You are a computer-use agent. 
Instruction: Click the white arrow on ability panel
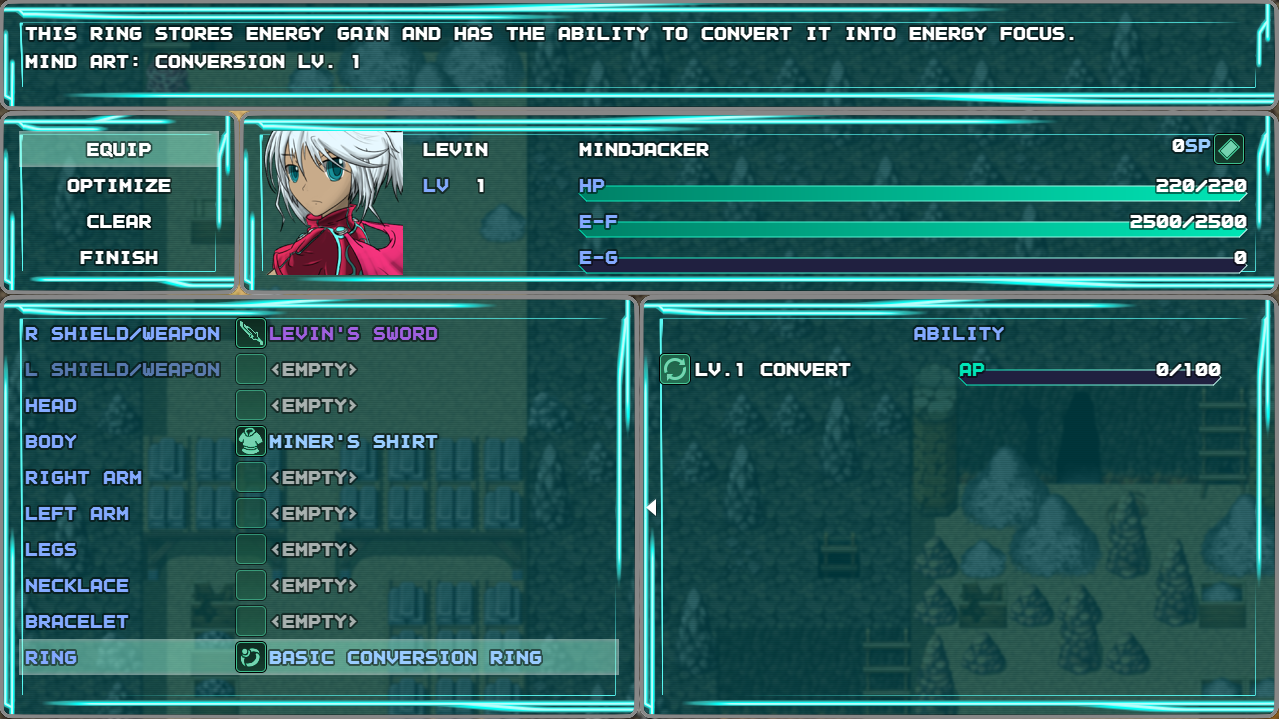click(651, 508)
